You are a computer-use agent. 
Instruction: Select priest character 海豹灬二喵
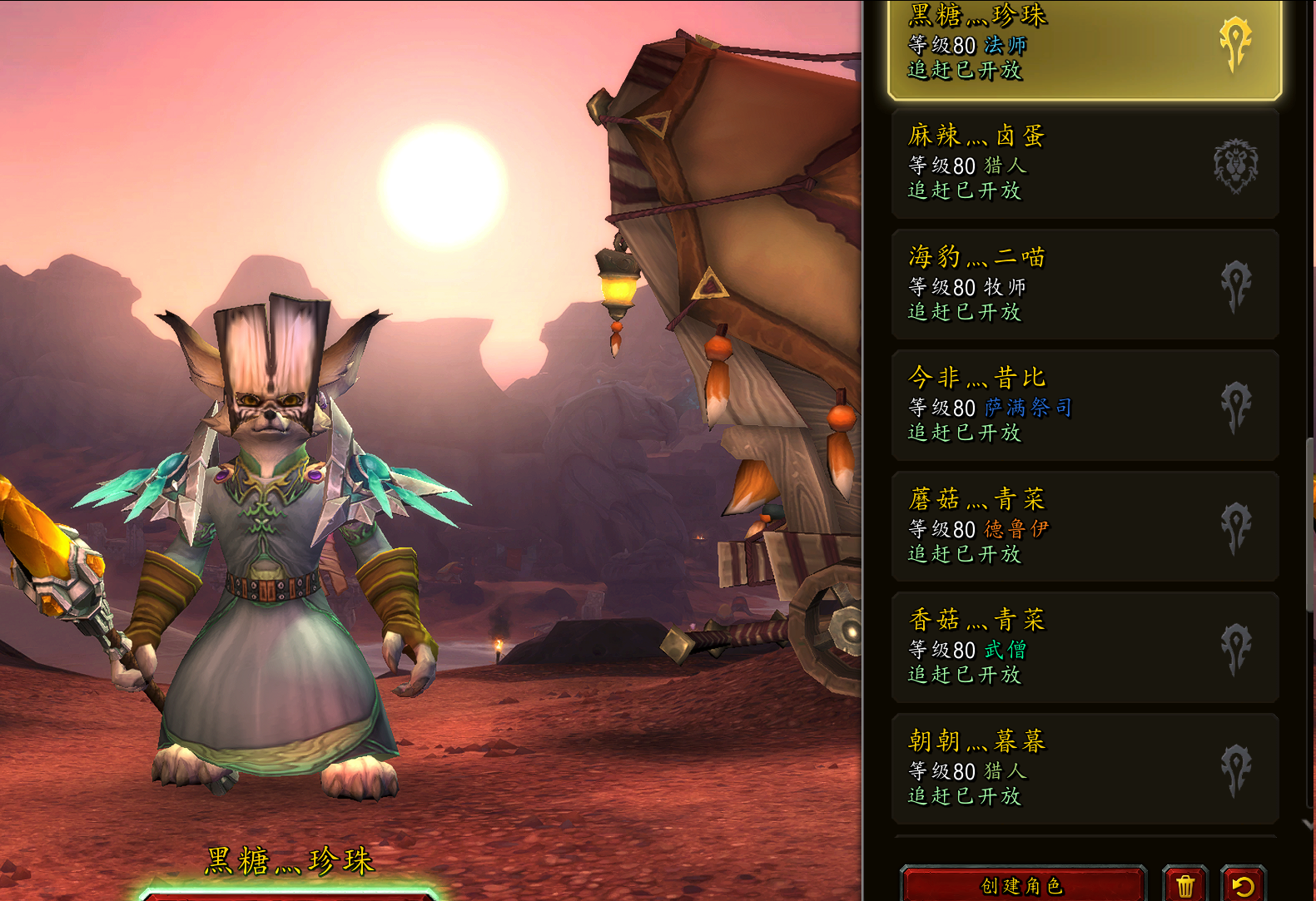click(x=1082, y=285)
